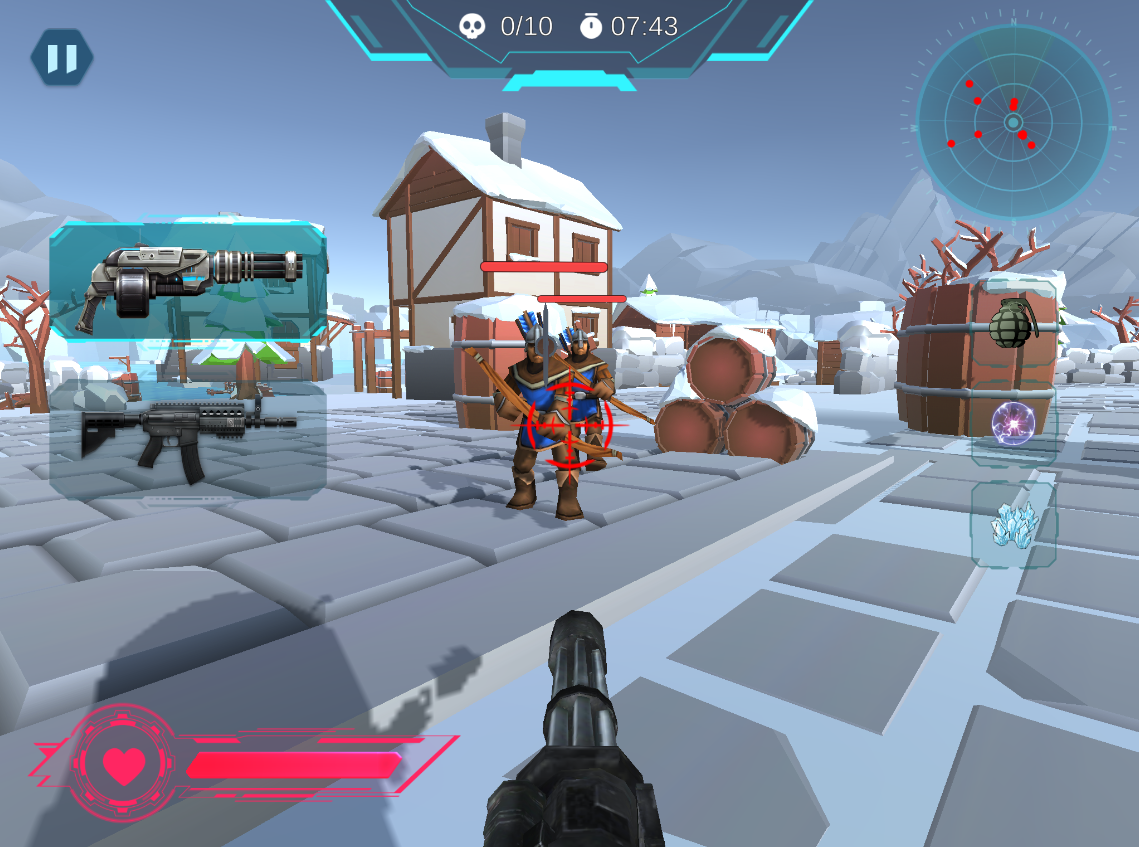
Task: Use the ice crystal ability
Action: coord(1013,524)
